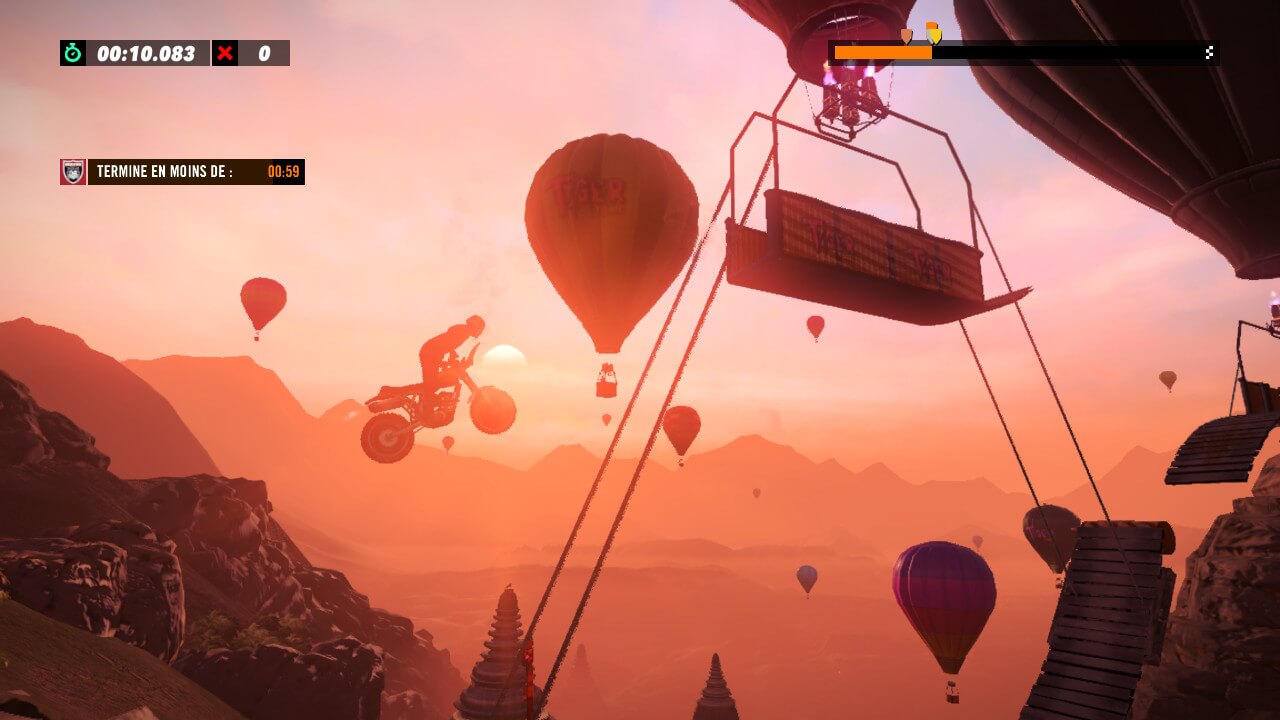Click the contract sponsor badge icon

click(x=73, y=172)
